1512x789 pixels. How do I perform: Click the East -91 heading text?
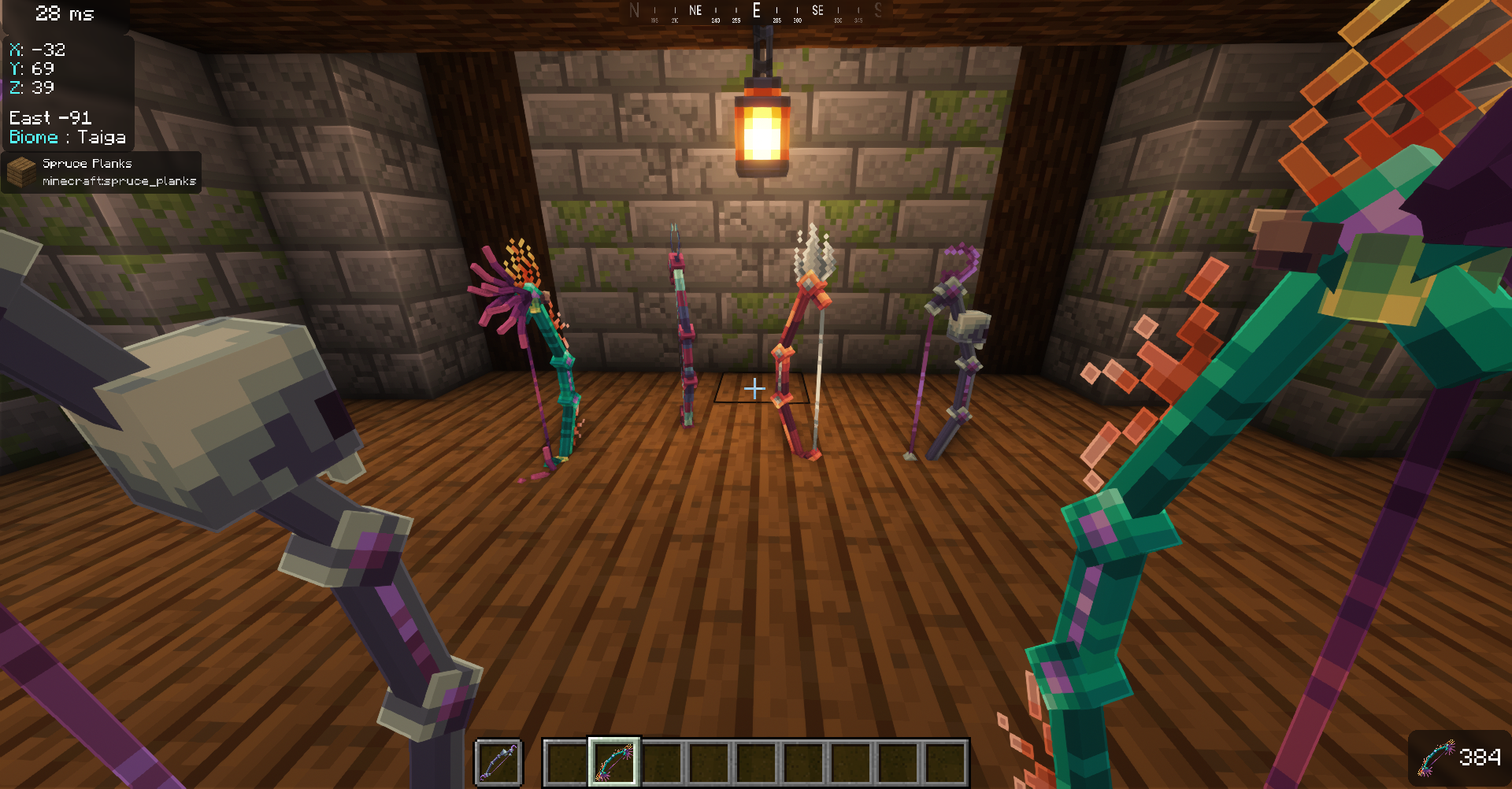point(50,117)
